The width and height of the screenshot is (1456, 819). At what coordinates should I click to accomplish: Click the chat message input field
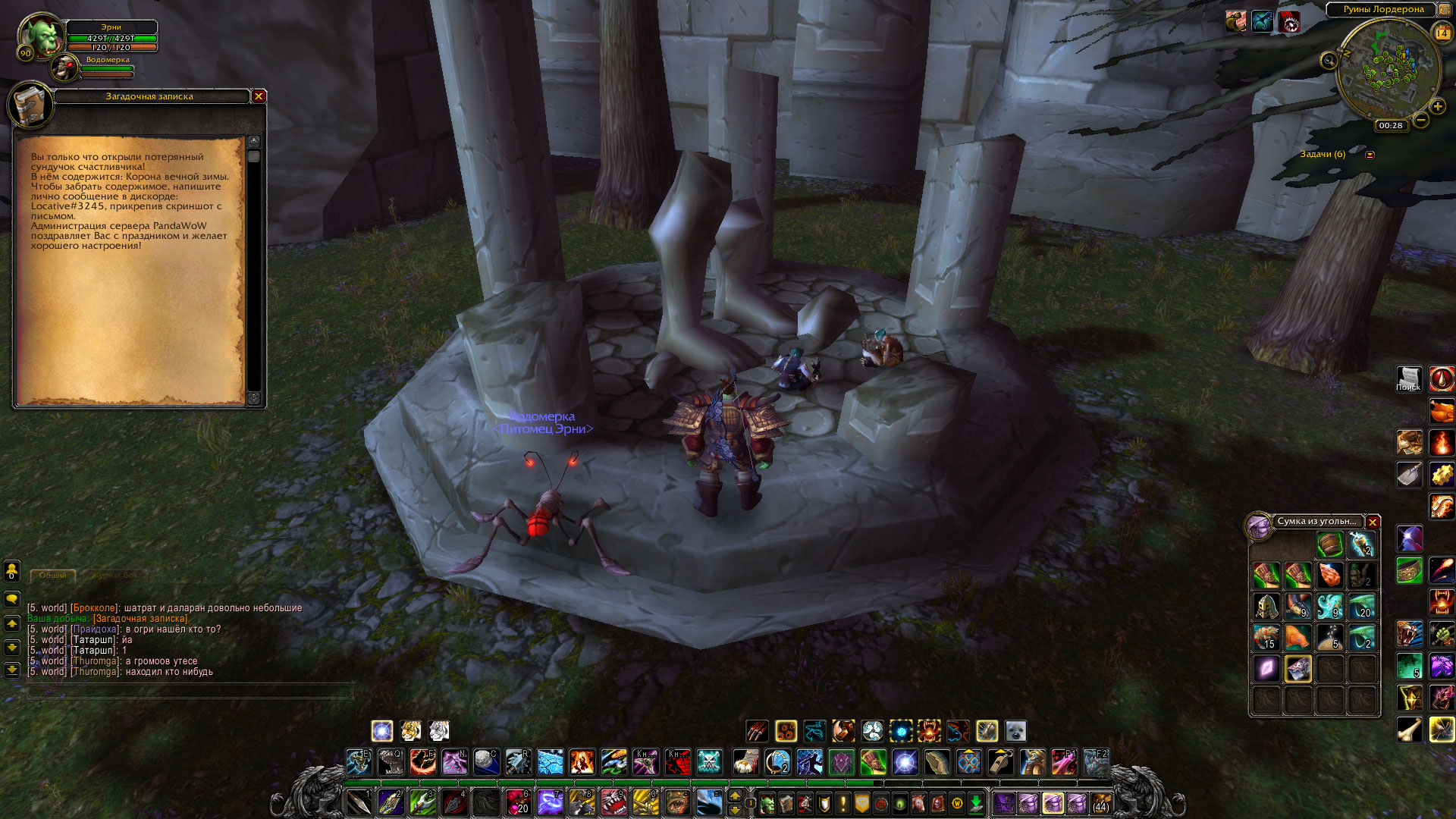click(x=190, y=691)
